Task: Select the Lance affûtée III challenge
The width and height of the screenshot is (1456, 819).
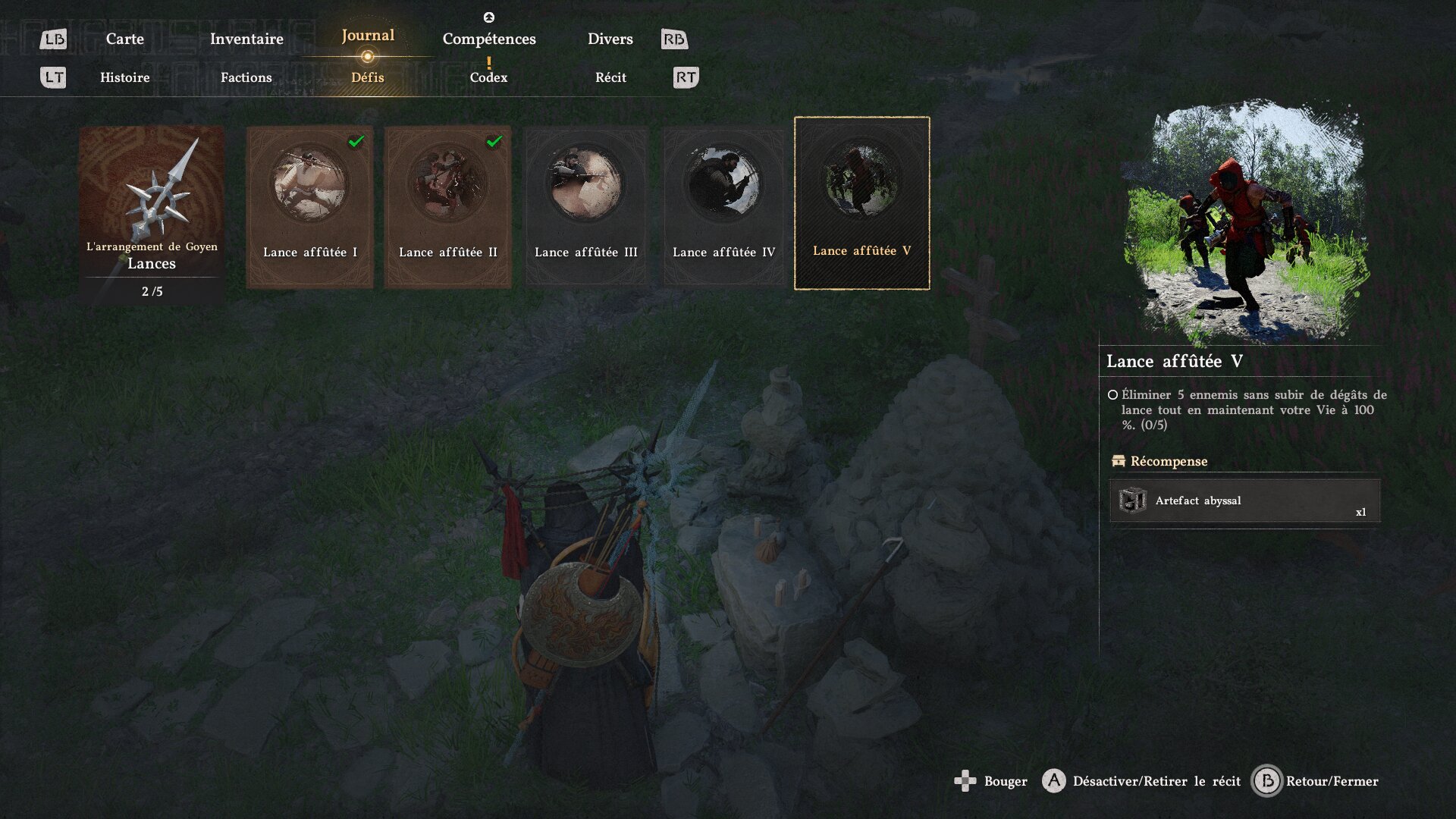Action: pos(586,206)
